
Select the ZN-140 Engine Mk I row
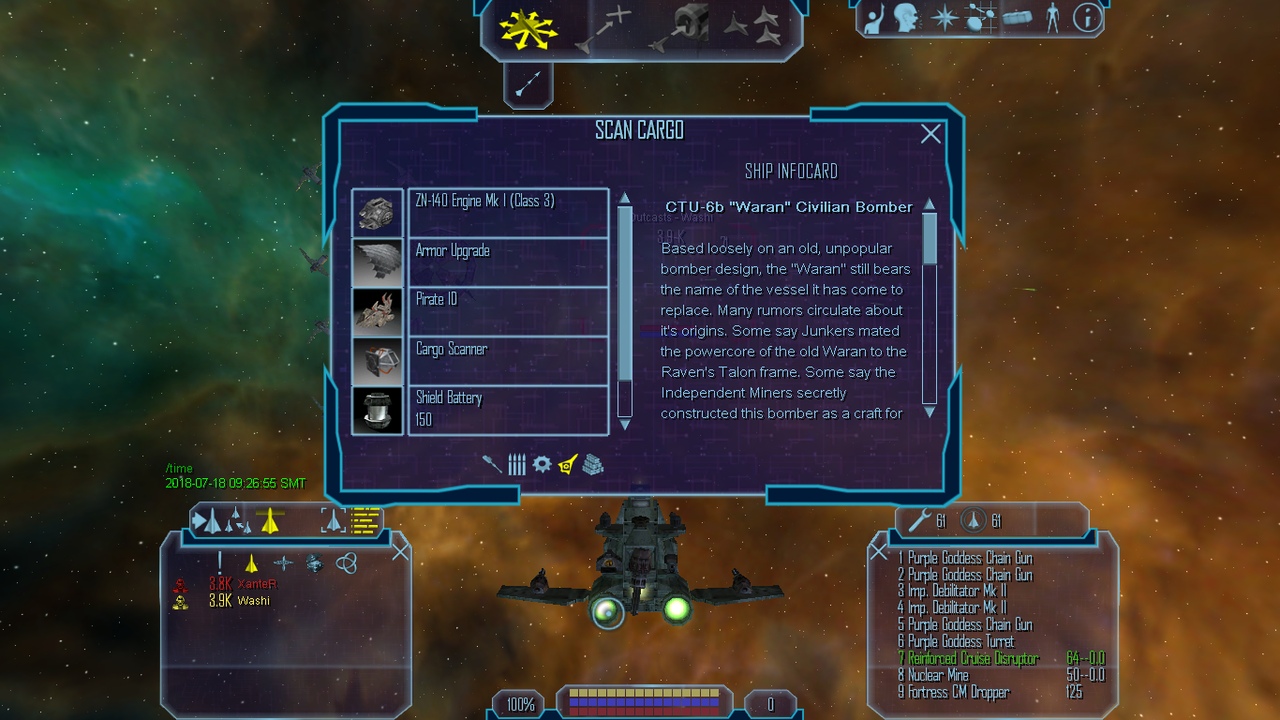508,212
